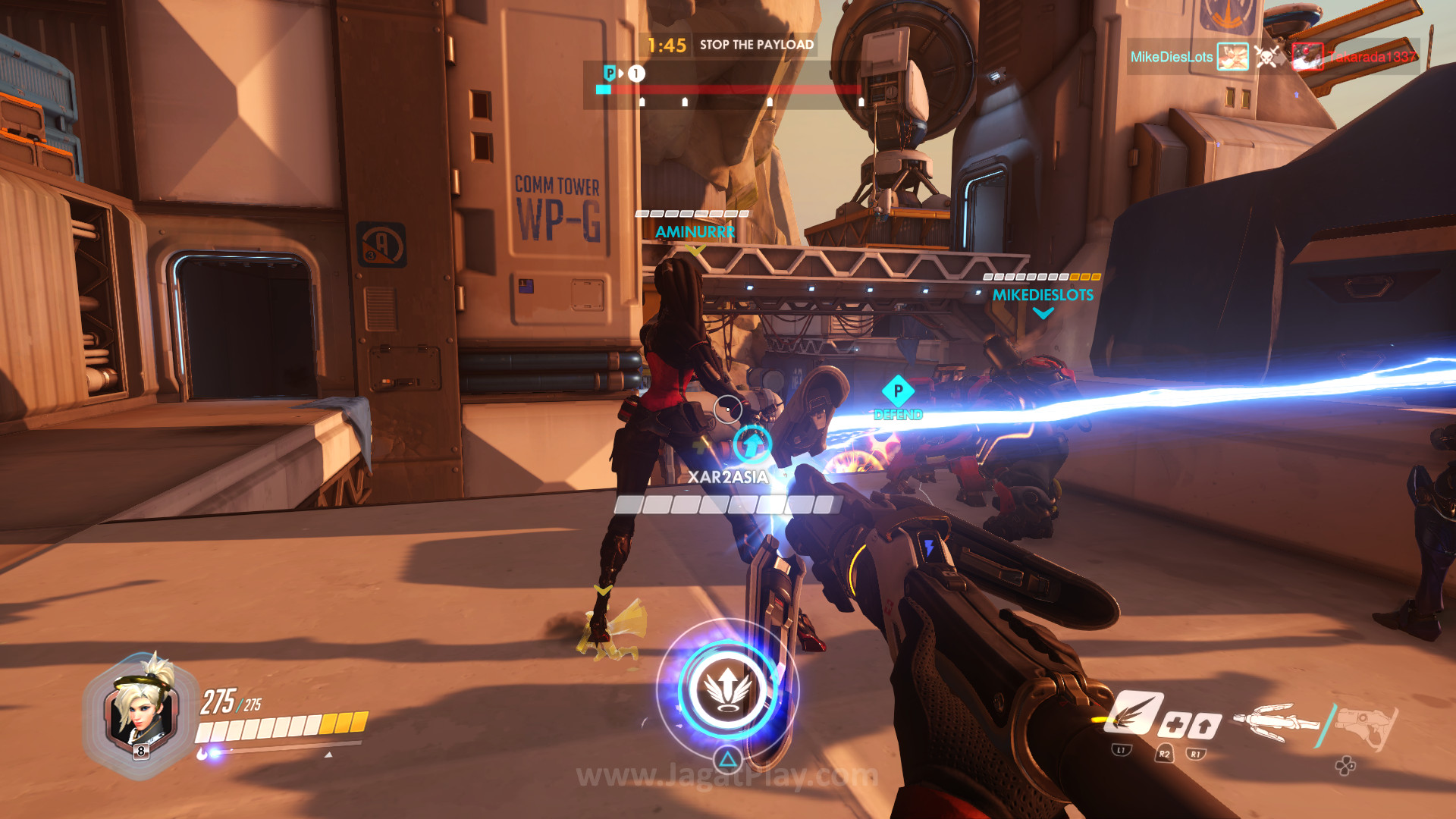1456x819 pixels.
Task: Click the AMINURRR teammate nameplate
Action: (x=695, y=232)
